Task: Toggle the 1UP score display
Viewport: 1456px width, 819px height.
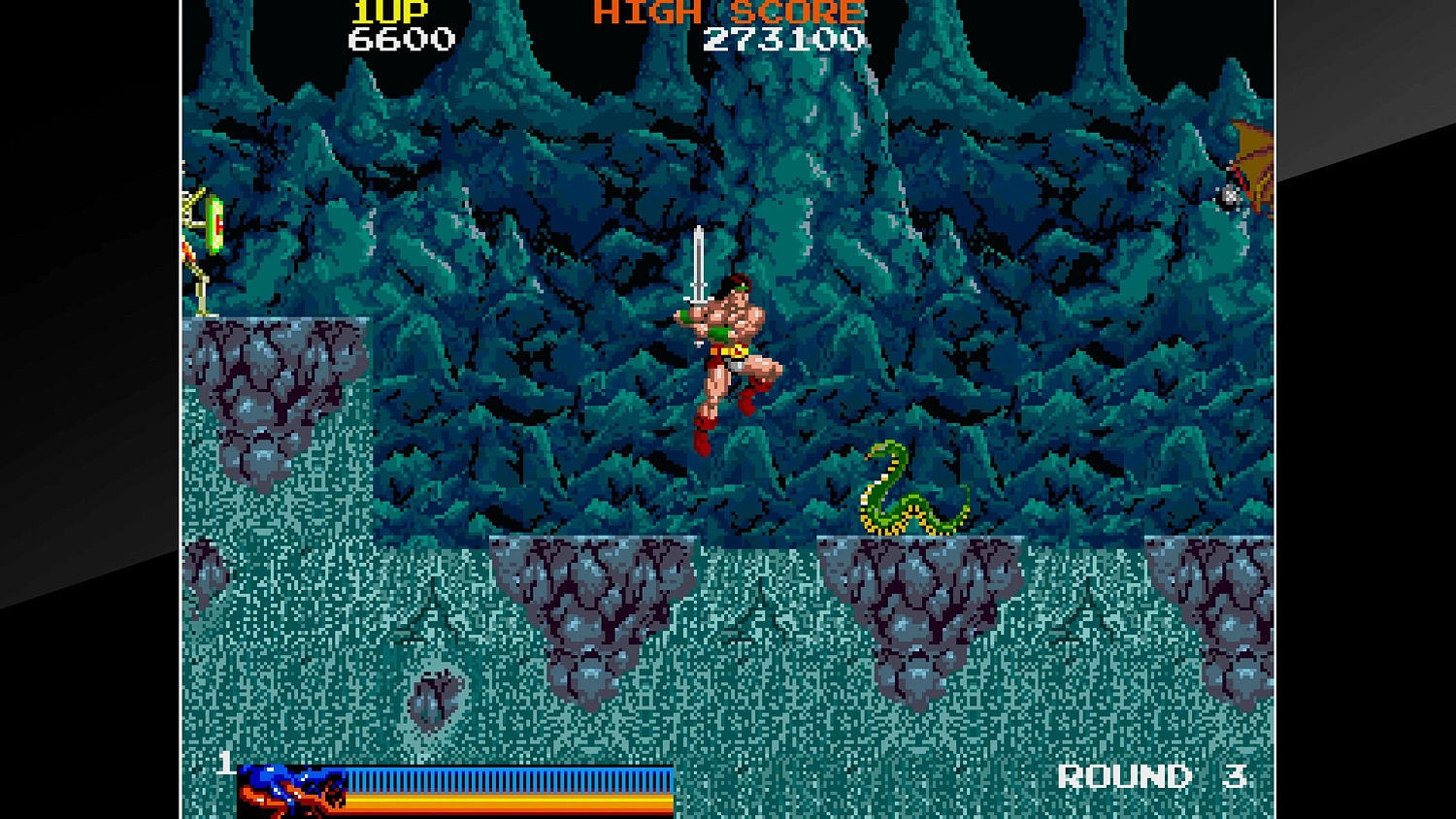Action: coord(386,13)
